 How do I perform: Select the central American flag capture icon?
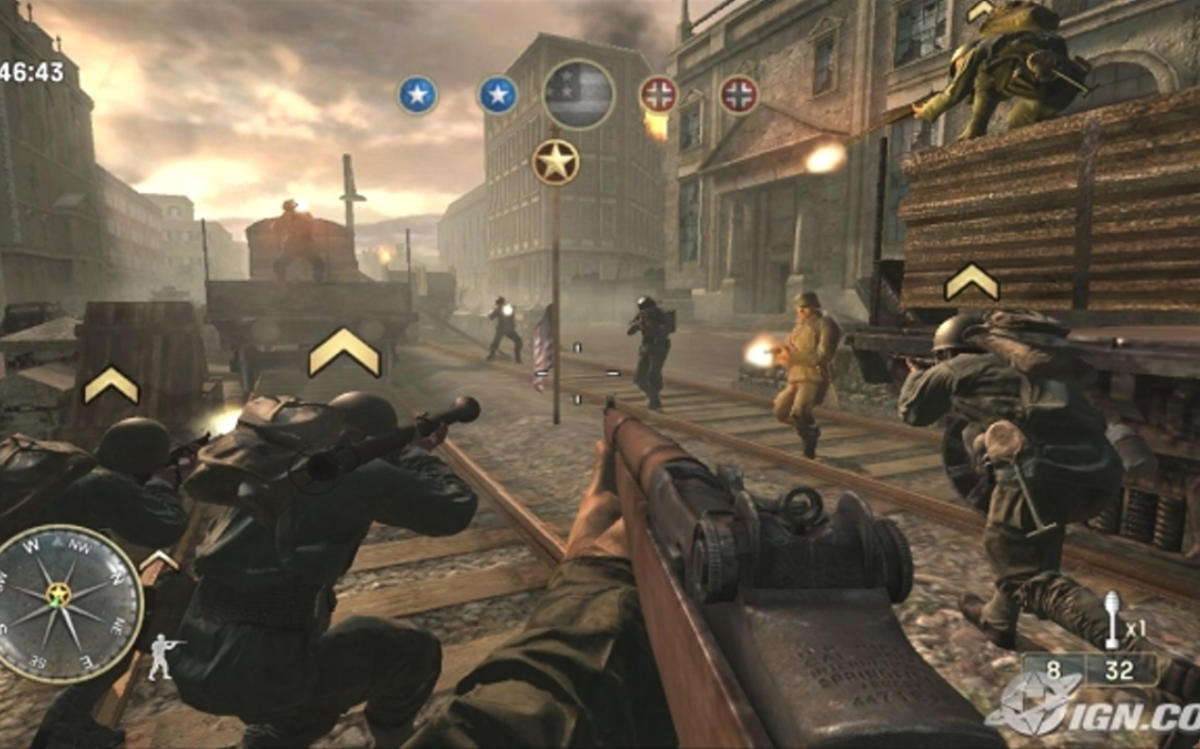pyautogui.click(x=578, y=94)
